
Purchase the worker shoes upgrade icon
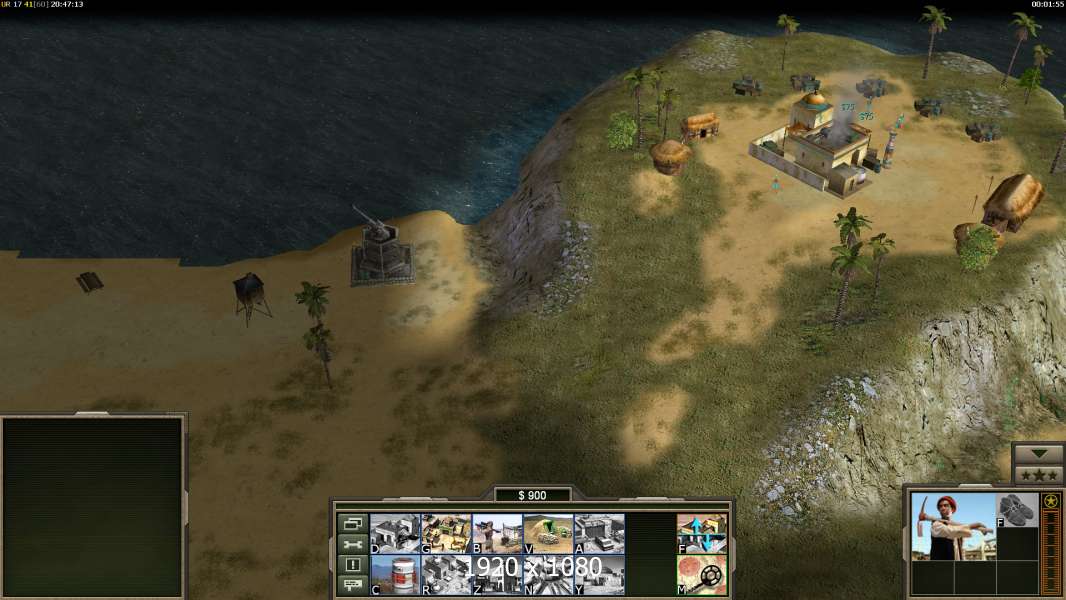pos(1018,509)
